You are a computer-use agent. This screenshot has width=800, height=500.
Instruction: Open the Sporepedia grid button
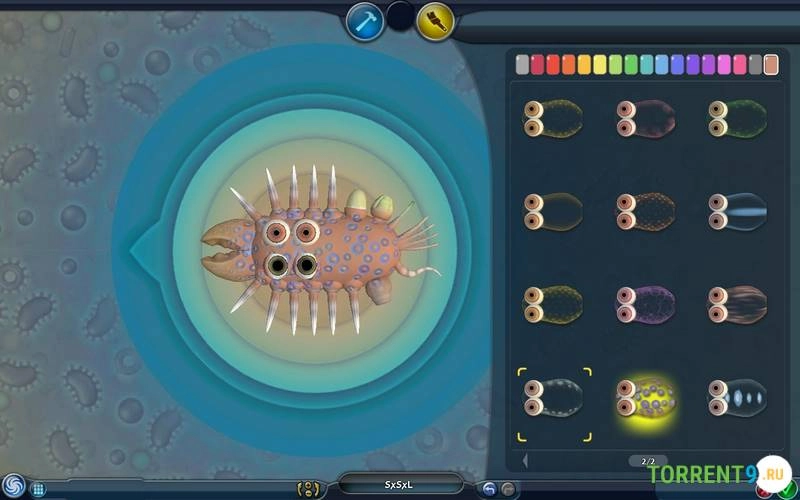pos(38,489)
